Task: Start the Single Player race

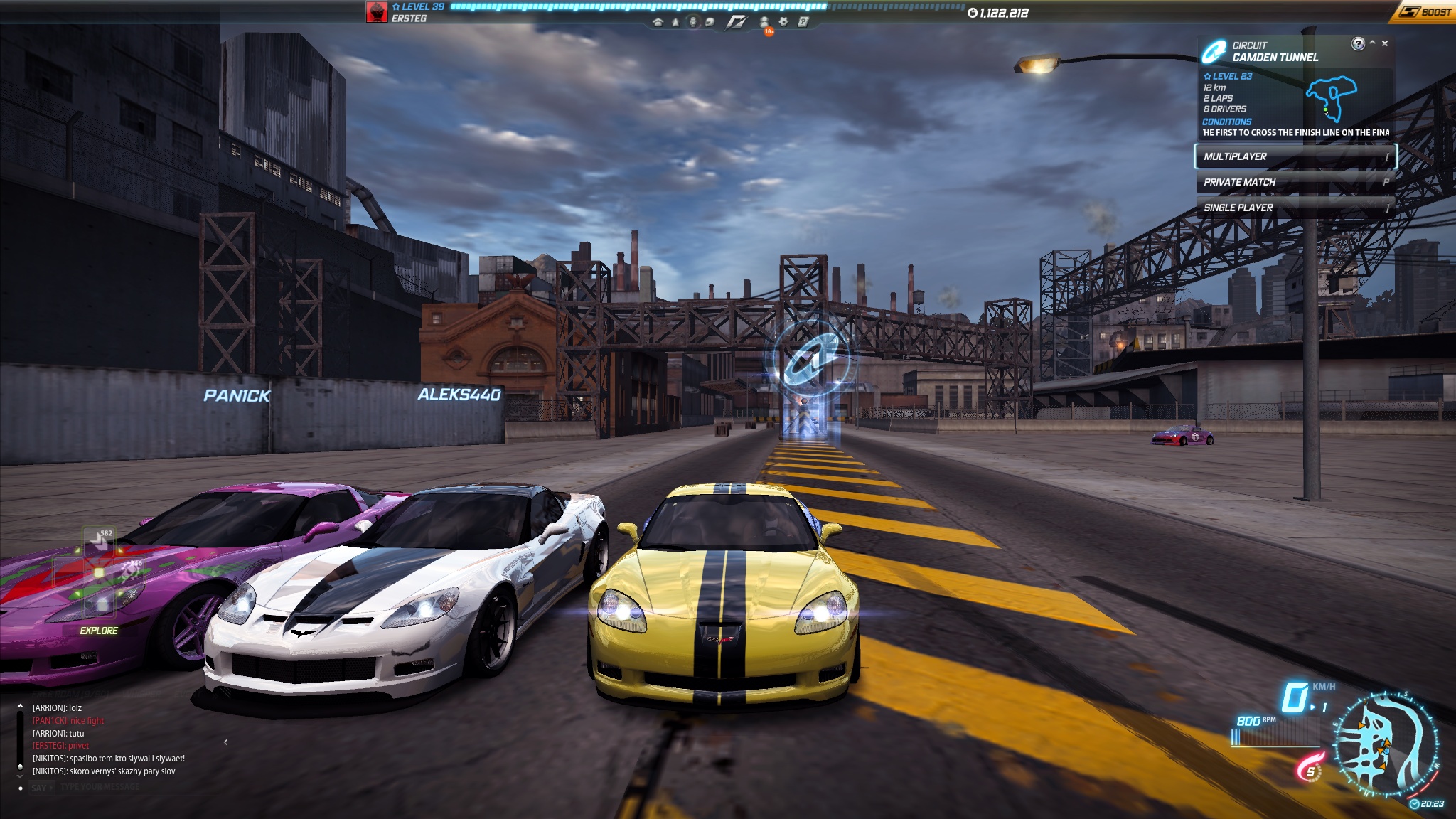Action: tap(1295, 208)
